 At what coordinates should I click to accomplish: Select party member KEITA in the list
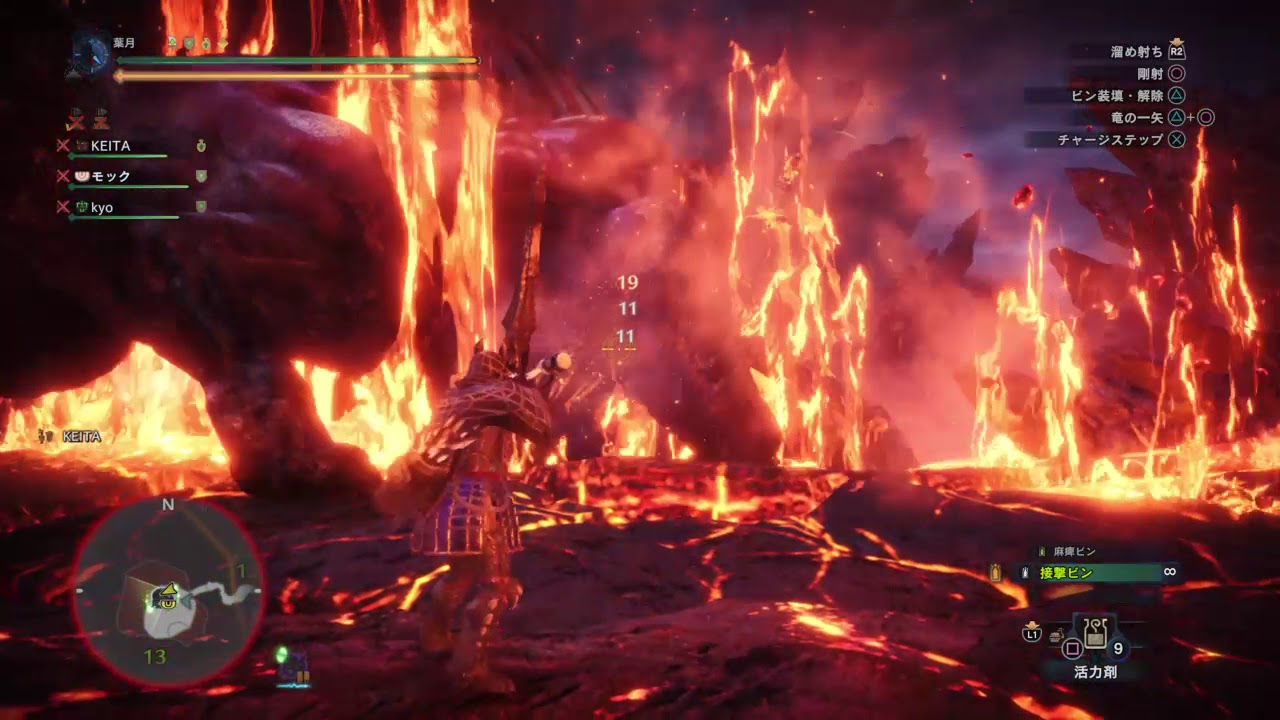[x=110, y=146]
